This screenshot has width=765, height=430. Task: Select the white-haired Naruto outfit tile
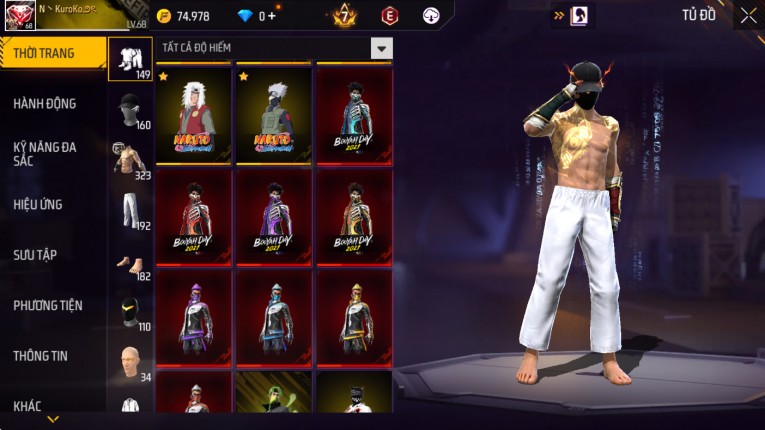pos(195,113)
